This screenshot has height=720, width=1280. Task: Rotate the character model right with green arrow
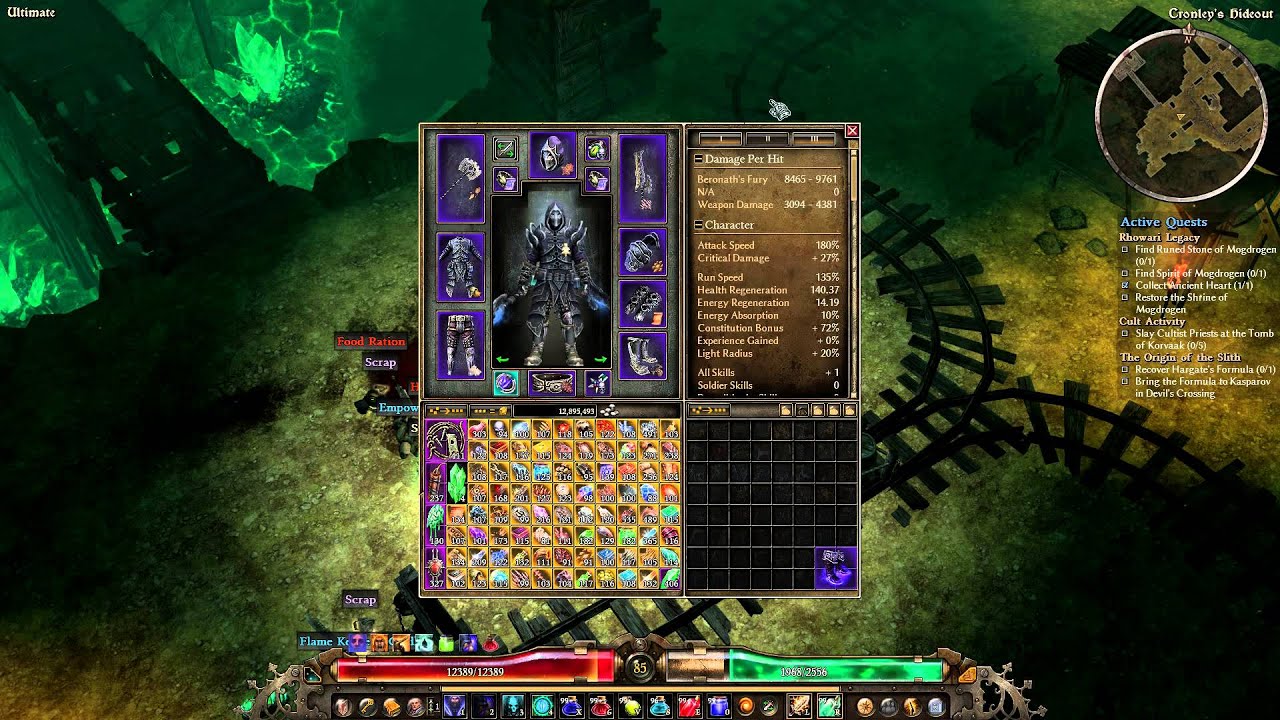pos(601,359)
